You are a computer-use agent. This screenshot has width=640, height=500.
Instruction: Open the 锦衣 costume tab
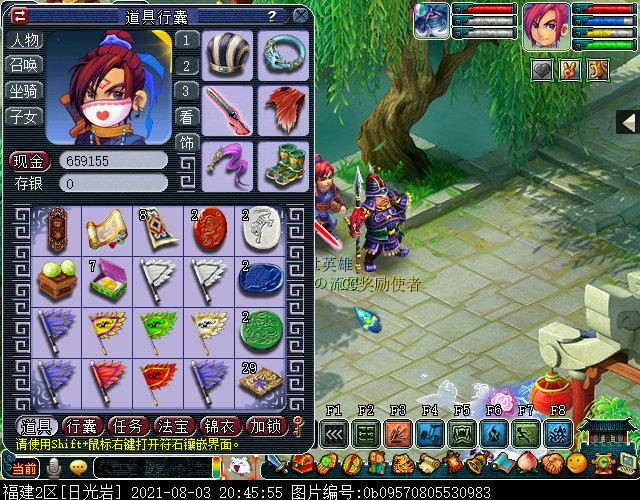(x=221, y=426)
